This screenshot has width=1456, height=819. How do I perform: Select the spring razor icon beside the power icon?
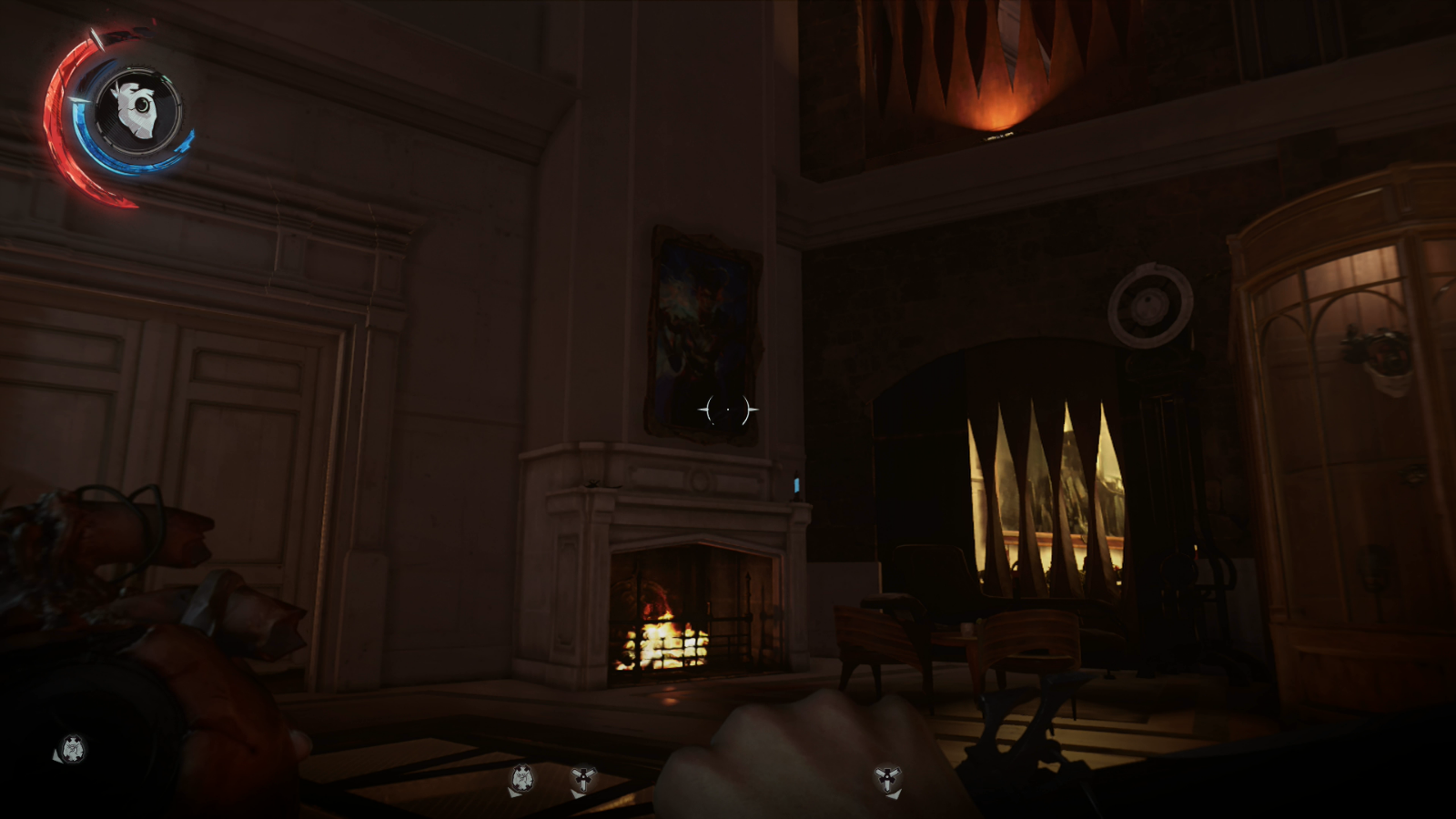coord(583,778)
